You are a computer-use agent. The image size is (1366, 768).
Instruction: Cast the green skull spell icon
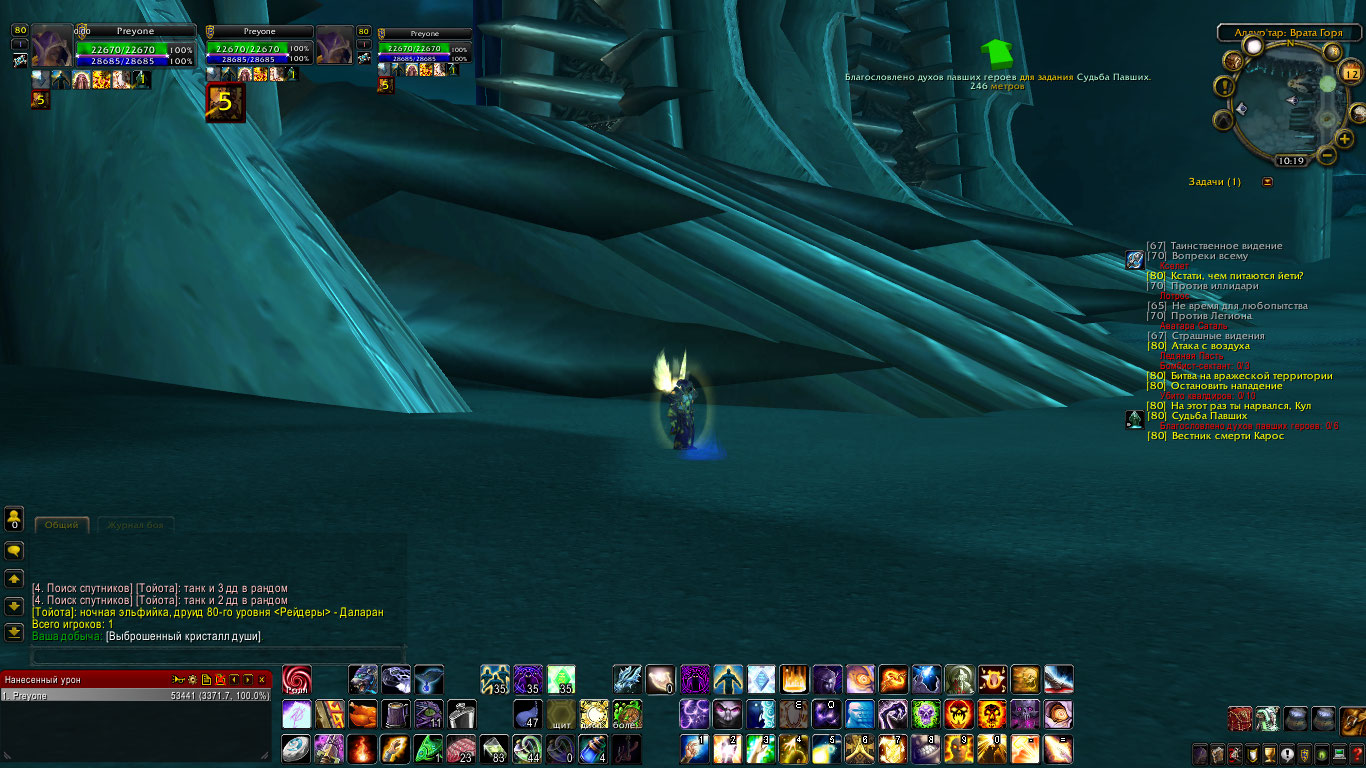925,714
